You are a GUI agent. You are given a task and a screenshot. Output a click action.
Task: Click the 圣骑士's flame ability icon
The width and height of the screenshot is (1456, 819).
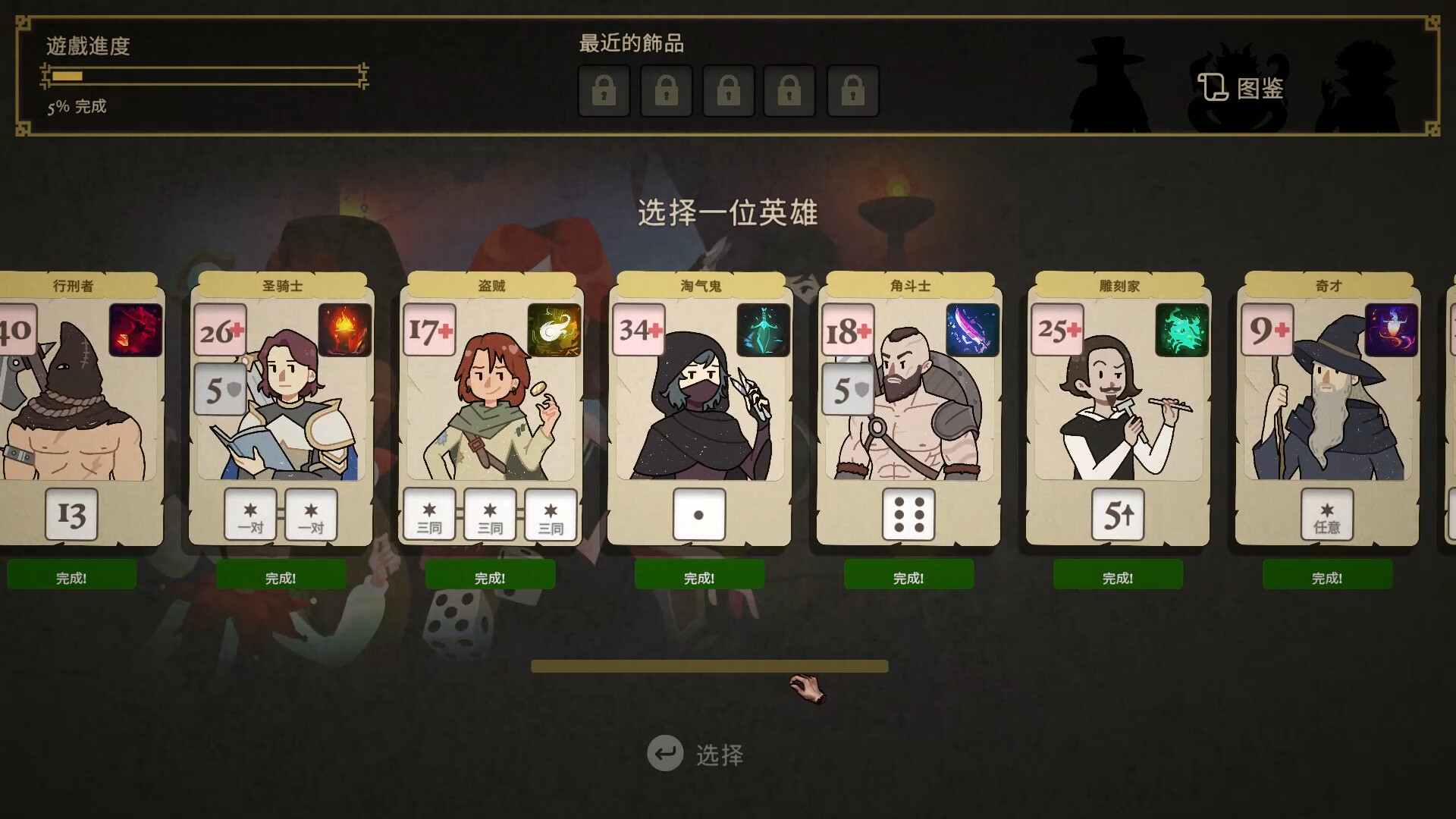tap(345, 330)
